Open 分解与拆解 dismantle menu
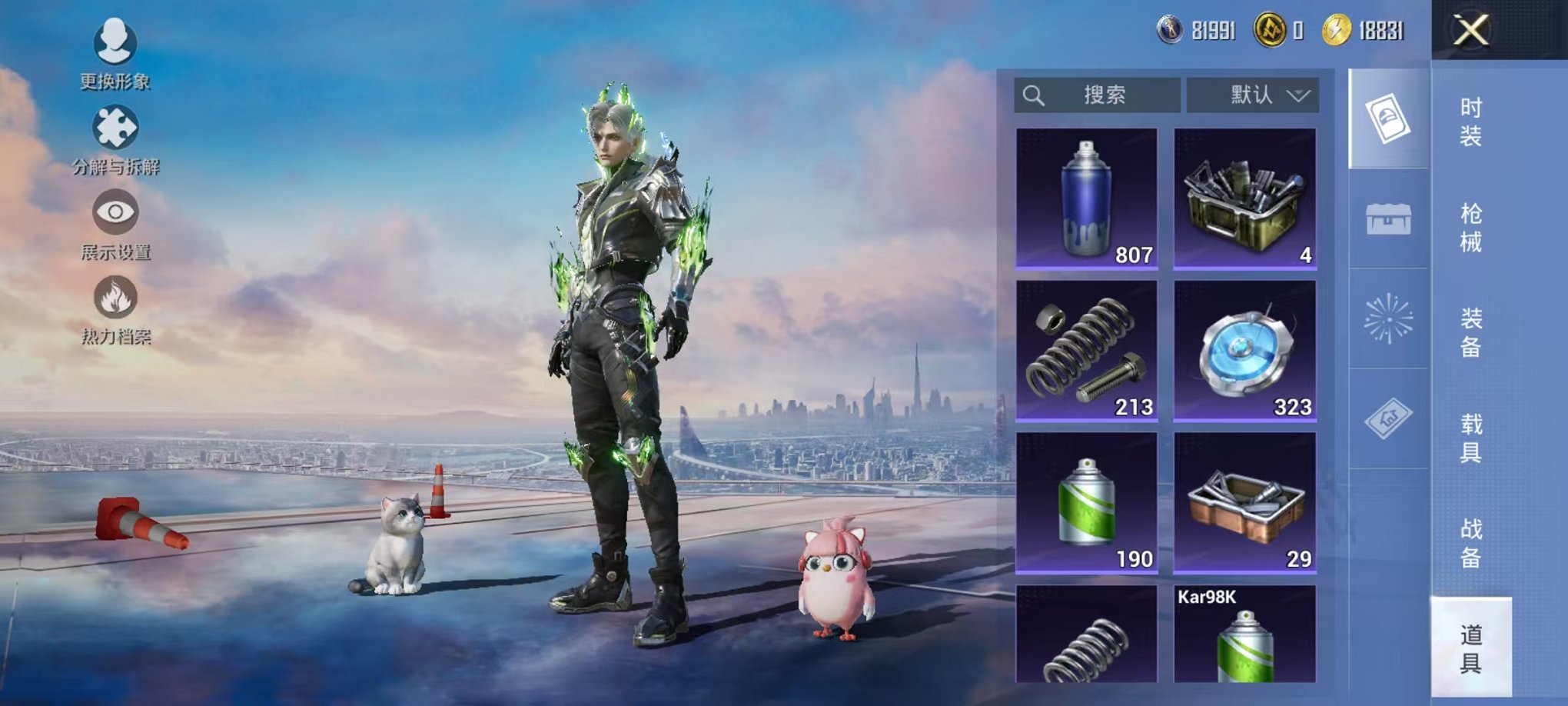 [x=115, y=139]
